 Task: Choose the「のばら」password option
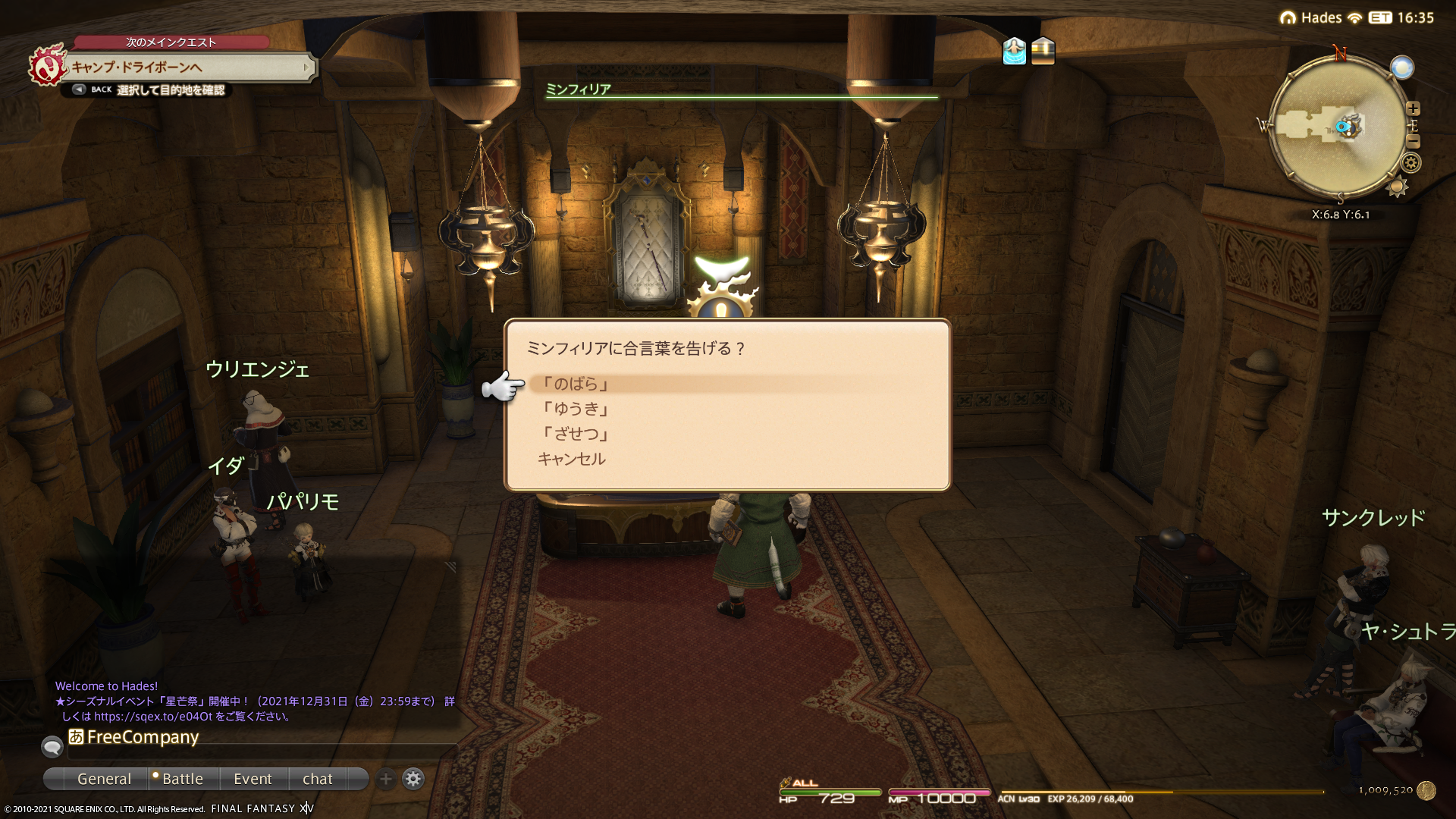[x=575, y=384]
